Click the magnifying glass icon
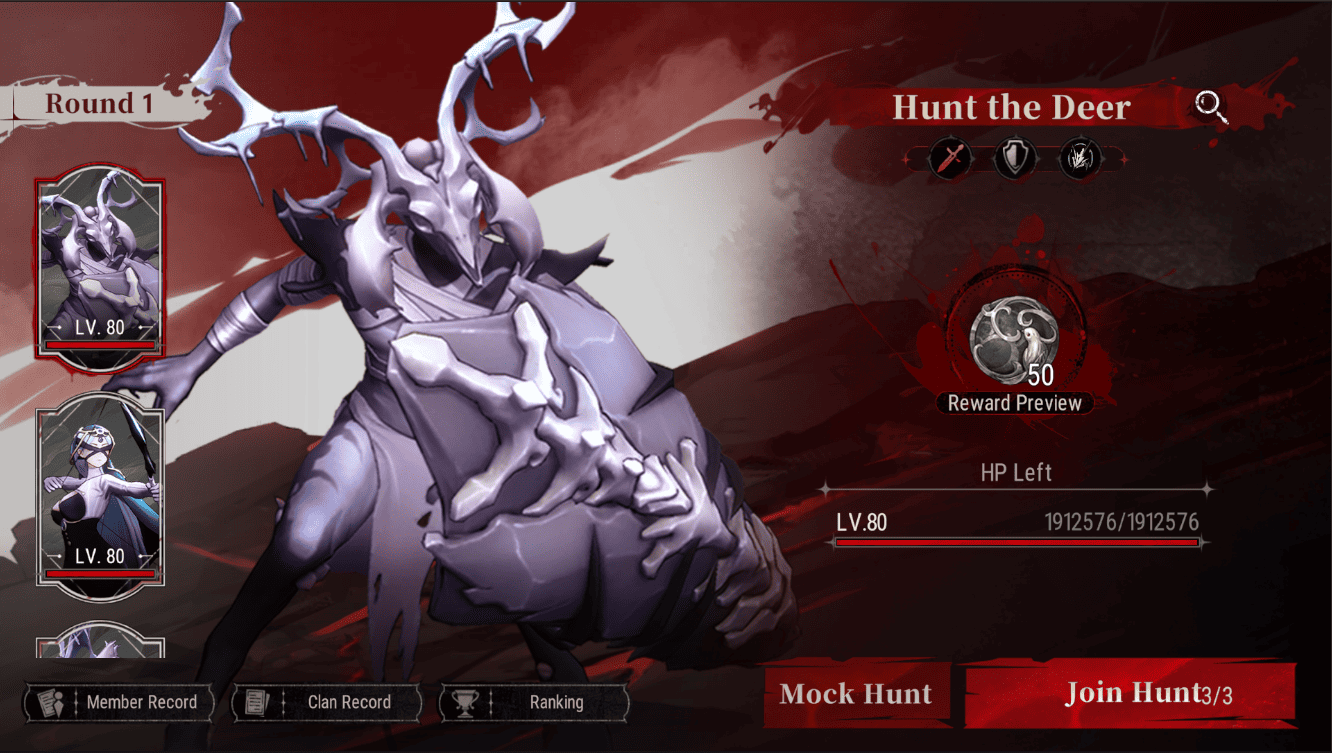1332x753 pixels. click(1211, 107)
